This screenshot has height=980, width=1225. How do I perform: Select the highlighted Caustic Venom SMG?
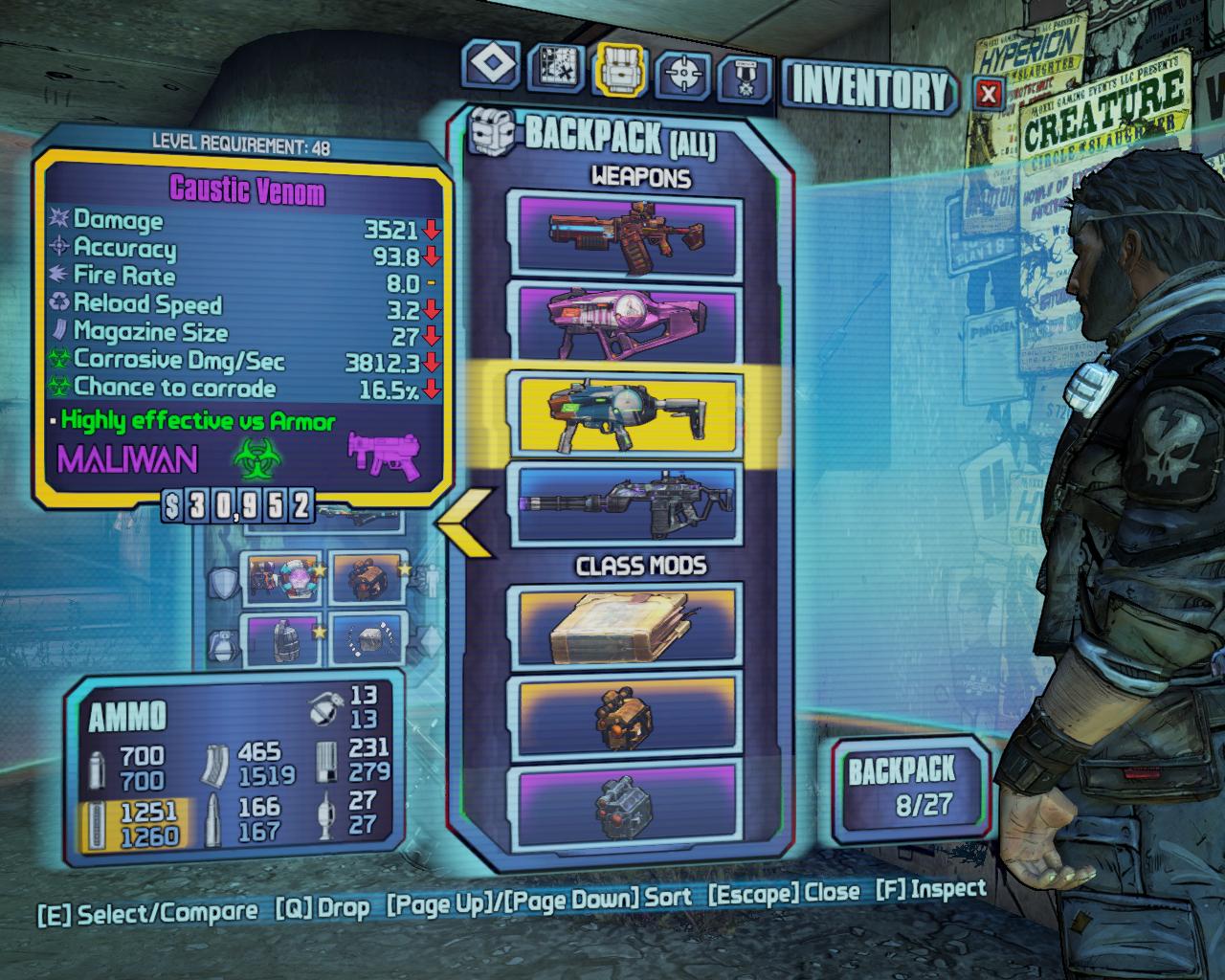pyautogui.click(x=629, y=412)
